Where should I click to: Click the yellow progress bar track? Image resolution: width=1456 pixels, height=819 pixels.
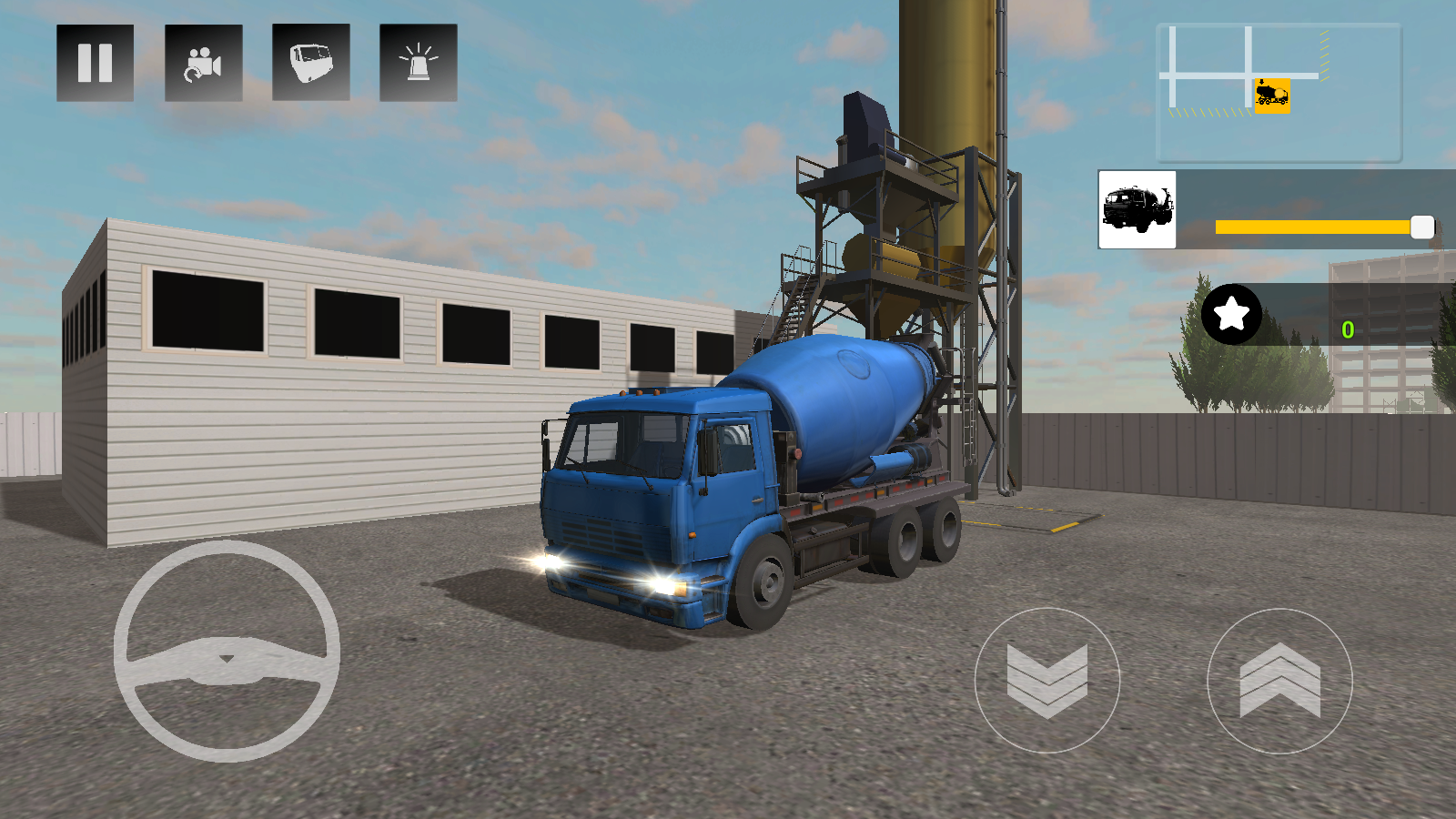(1310, 227)
